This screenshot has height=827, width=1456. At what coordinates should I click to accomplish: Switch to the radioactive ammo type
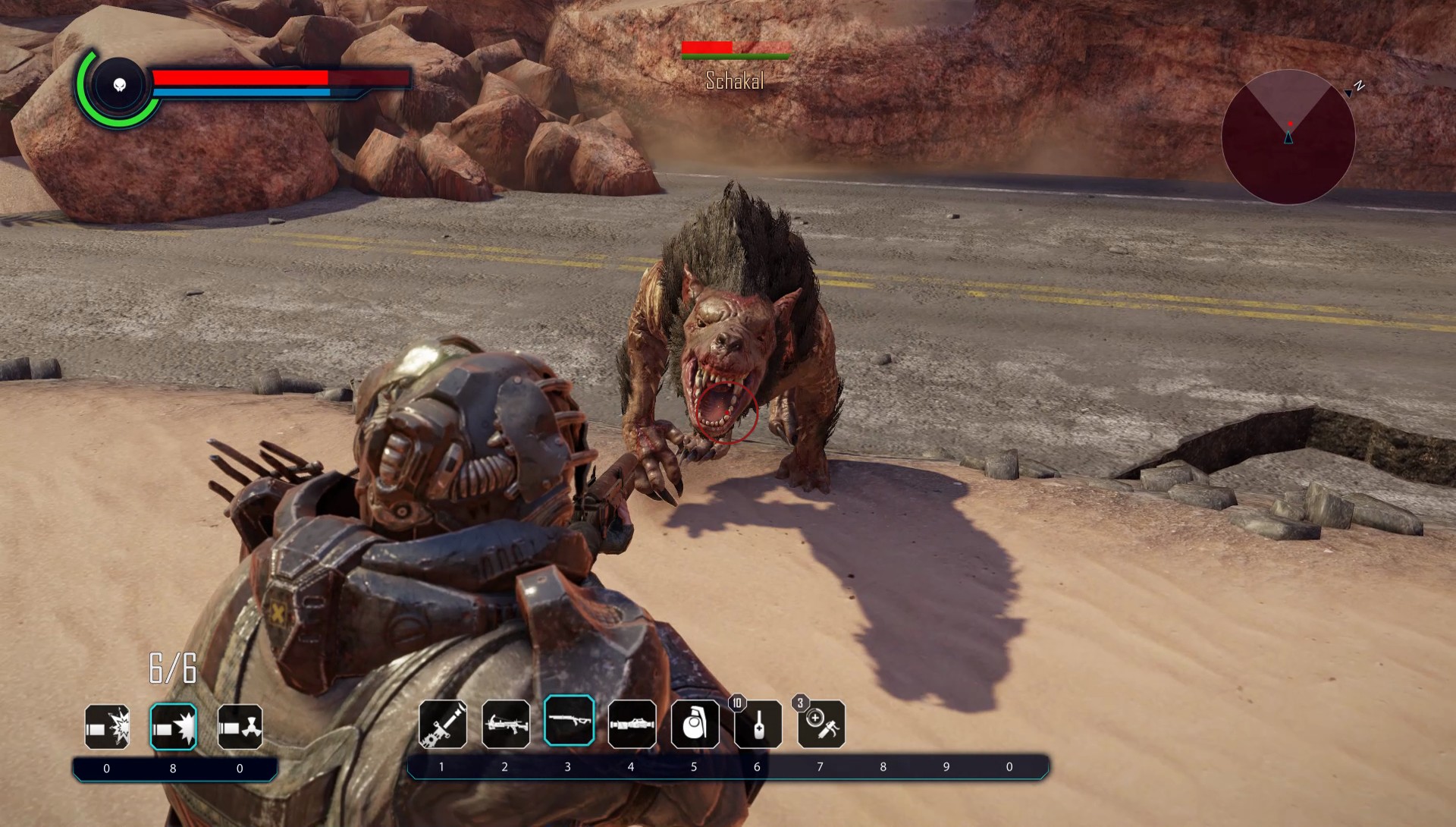[x=240, y=727]
